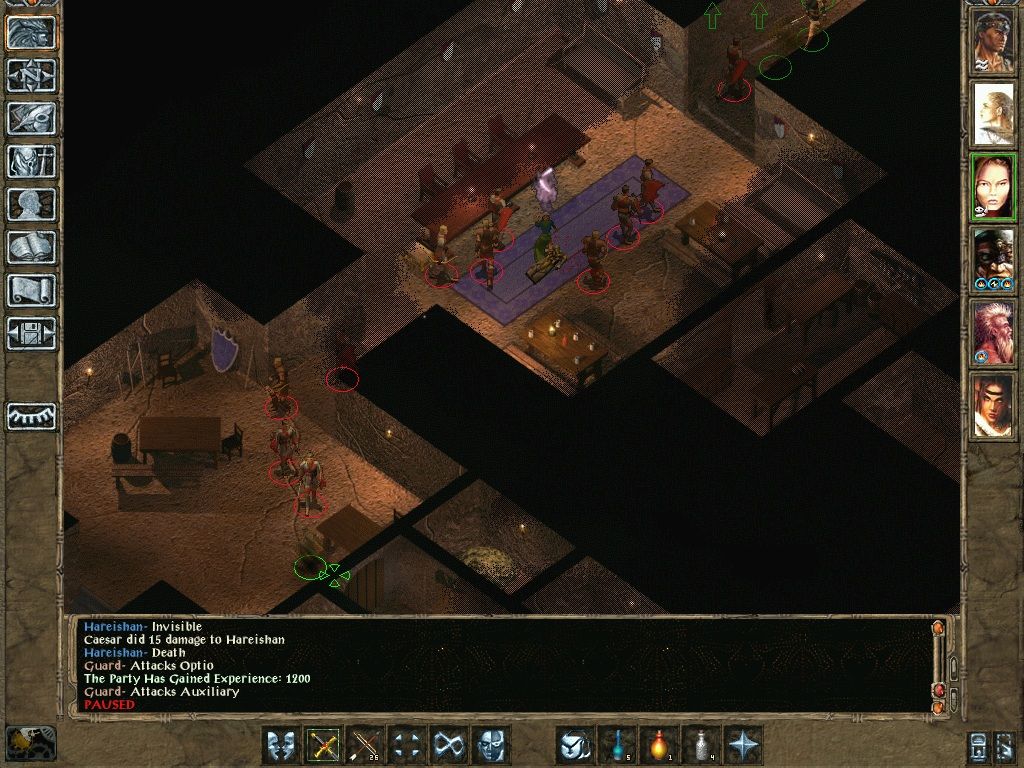Open the infinity symbol action button
This screenshot has height=768, width=1024.
click(449, 745)
